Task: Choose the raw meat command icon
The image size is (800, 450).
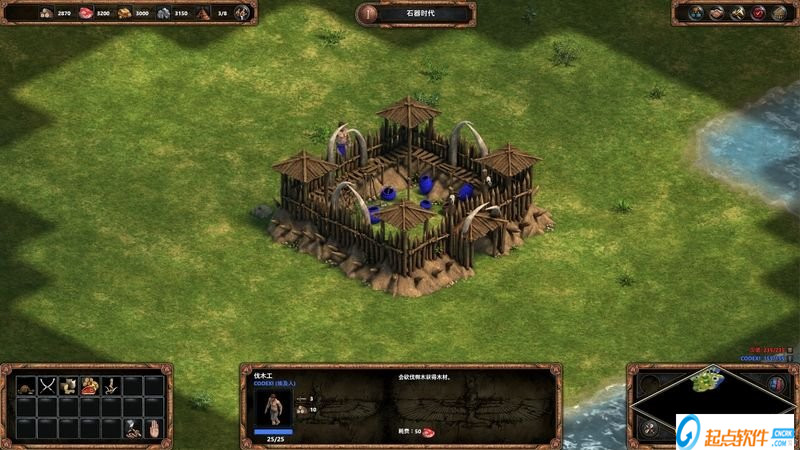Action: click(90, 385)
